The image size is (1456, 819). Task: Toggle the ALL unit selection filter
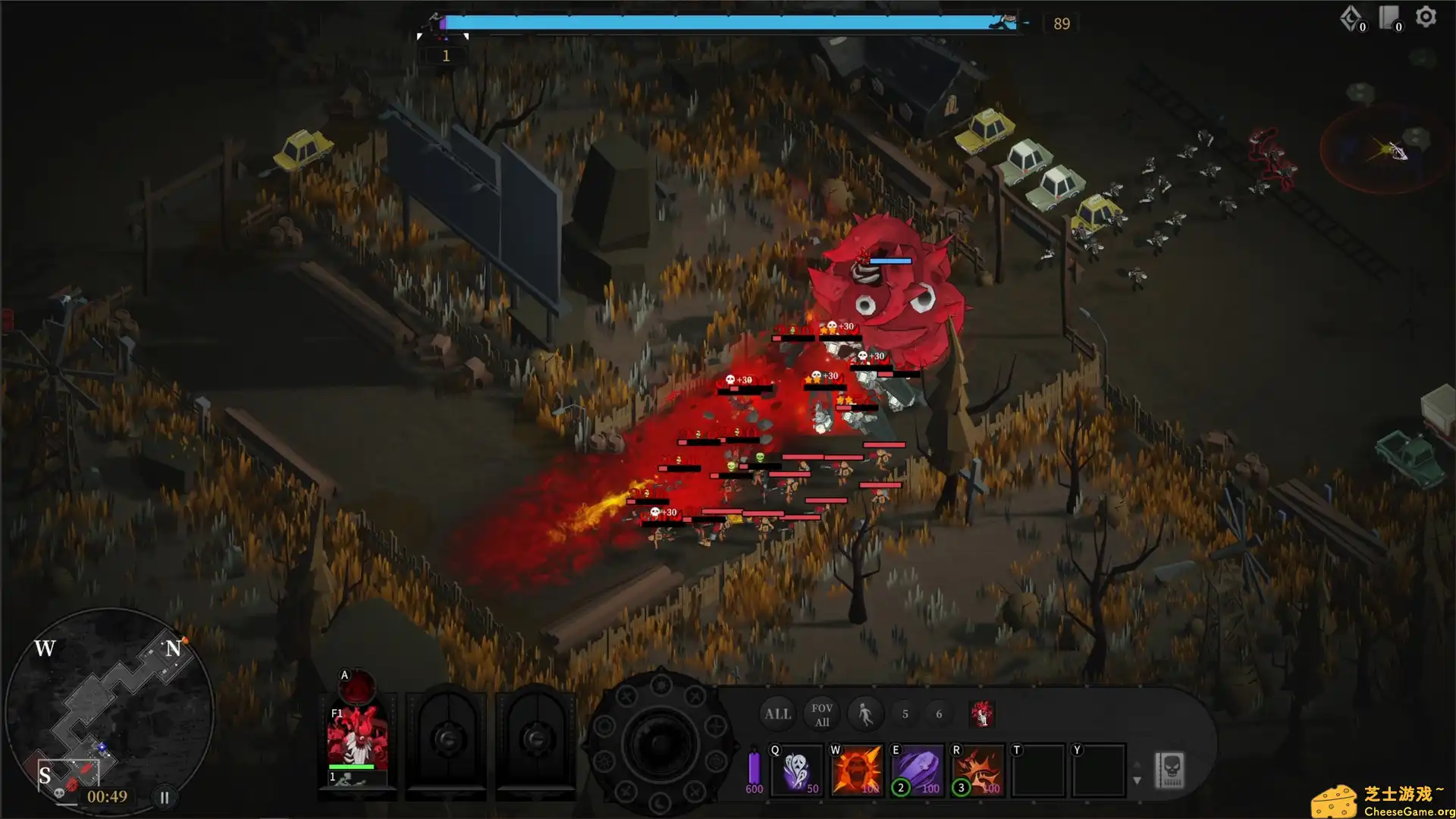[x=777, y=713]
